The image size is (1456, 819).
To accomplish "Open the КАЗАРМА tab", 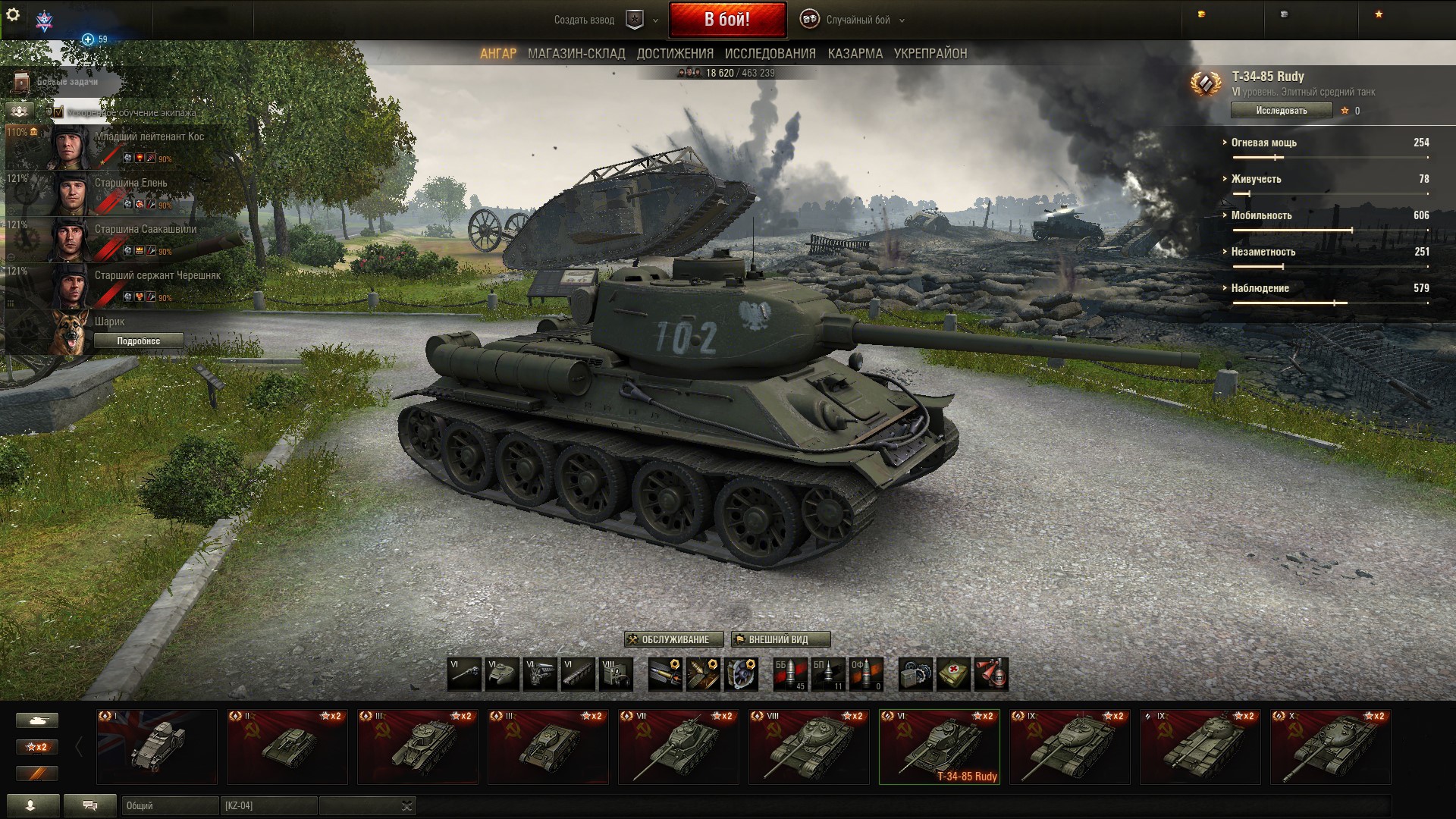I will pyautogui.click(x=855, y=54).
